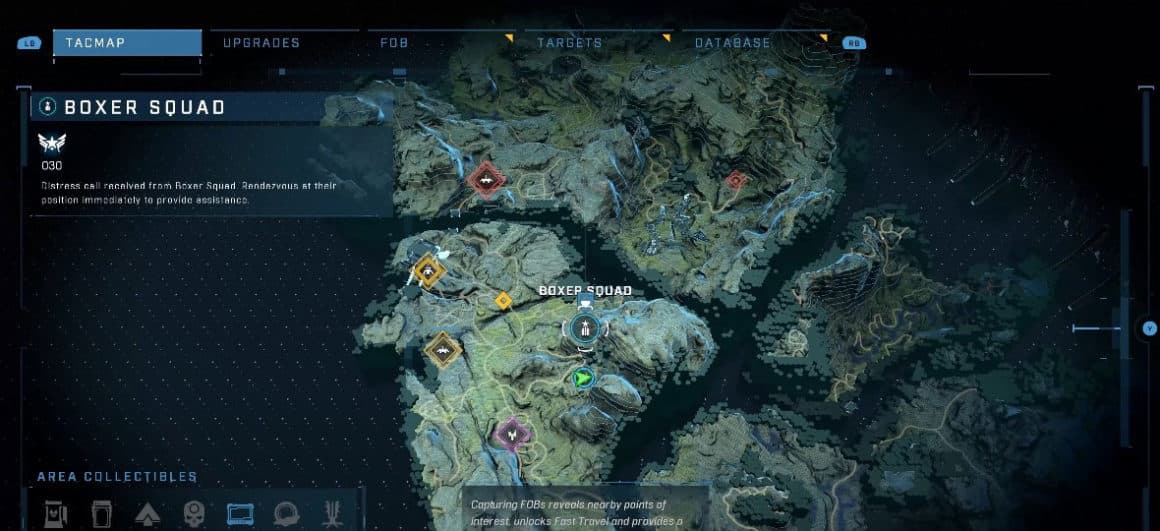Image resolution: width=1160 pixels, height=531 pixels.
Task: Click the green player arrow marker
Action: click(x=582, y=378)
